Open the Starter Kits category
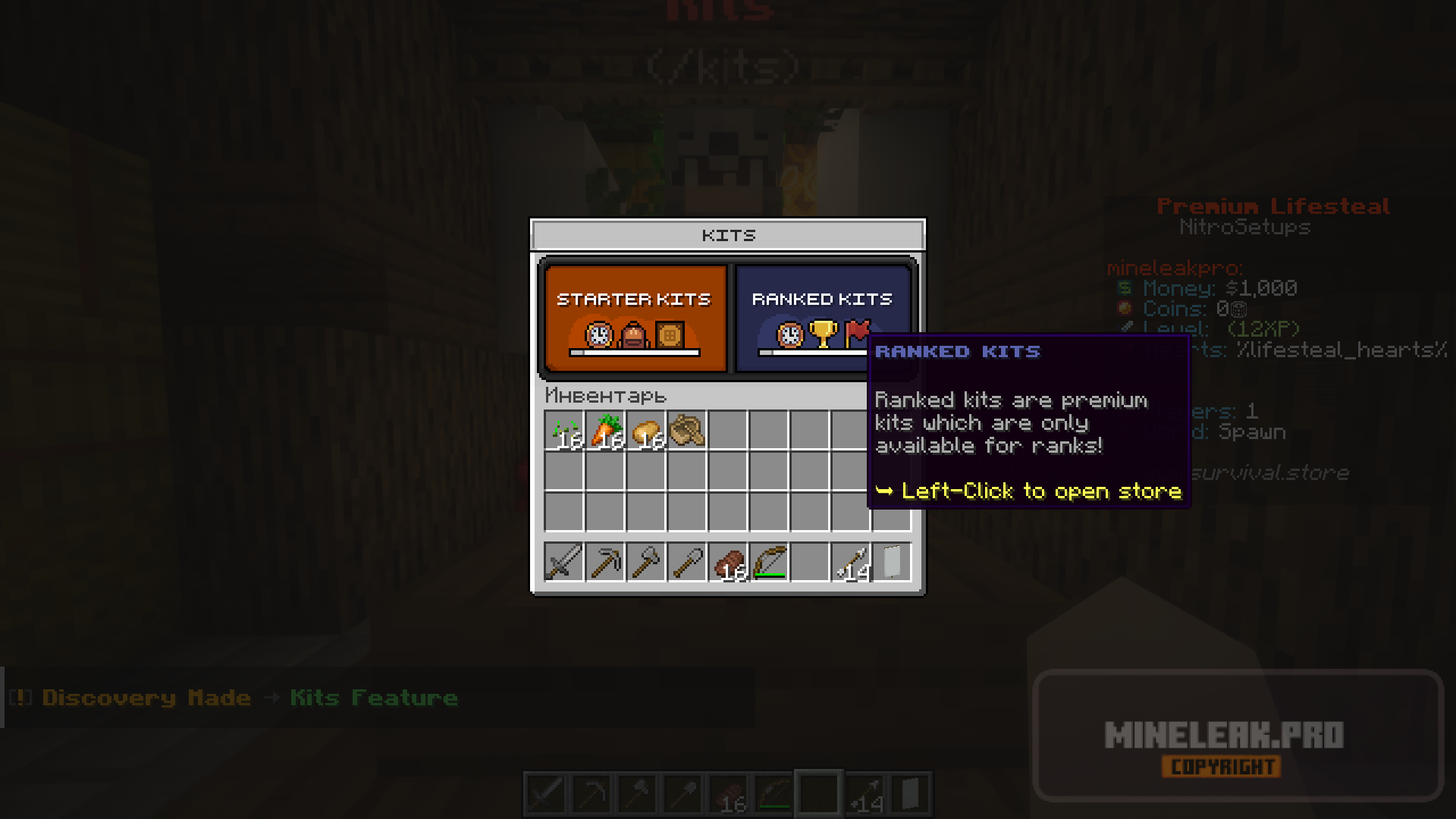Image resolution: width=1456 pixels, height=819 pixels. (635, 318)
